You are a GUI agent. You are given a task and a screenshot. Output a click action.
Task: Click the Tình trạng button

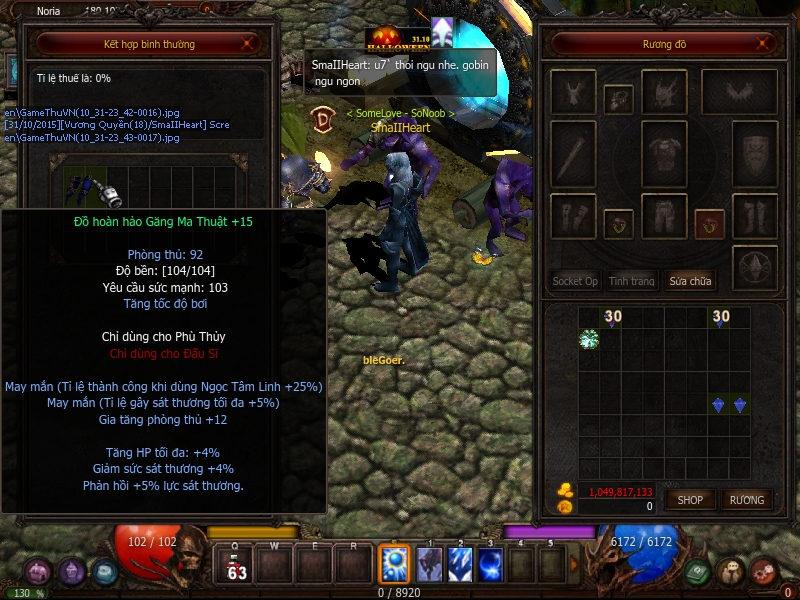[632, 281]
